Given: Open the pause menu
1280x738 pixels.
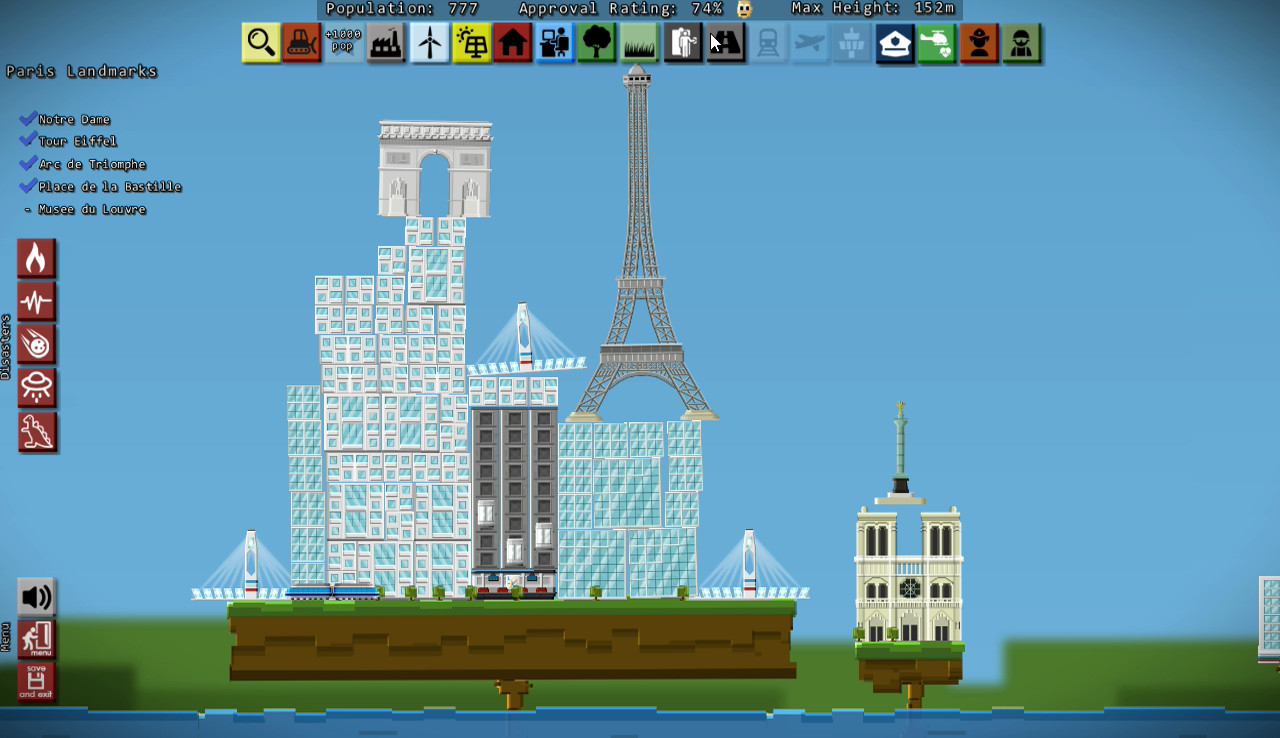Looking at the screenshot, I should coord(36,640).
